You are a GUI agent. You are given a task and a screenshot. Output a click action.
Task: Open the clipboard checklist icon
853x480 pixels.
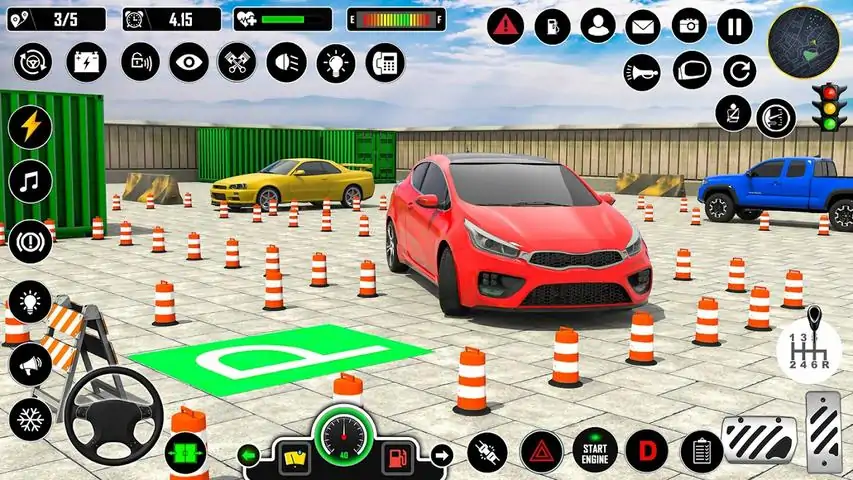tap(701, 450)
